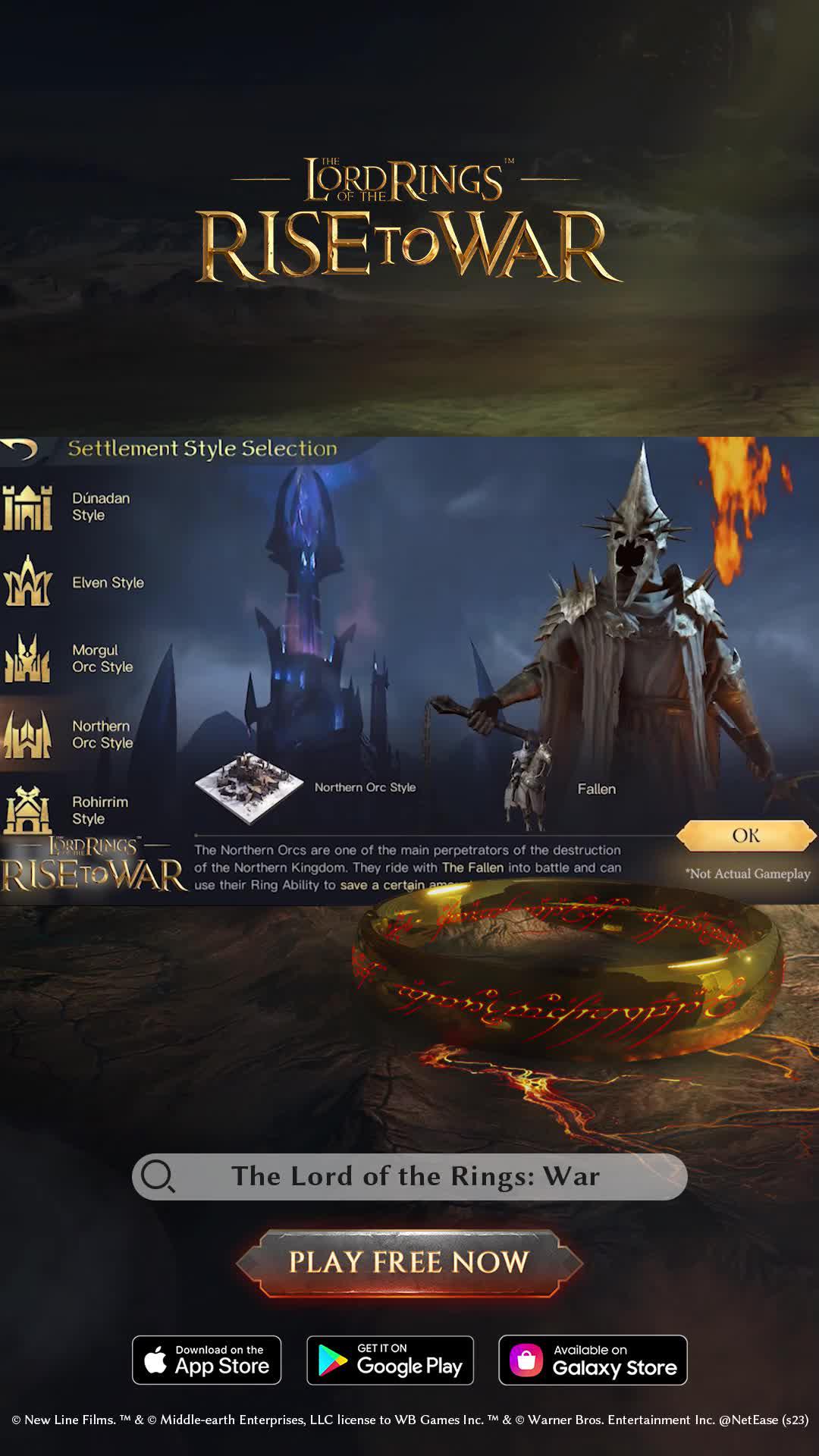Viewport: 819px width, 1456px height.
Task: Tap the Play Free Now button
Action: tap(409, 1263)
